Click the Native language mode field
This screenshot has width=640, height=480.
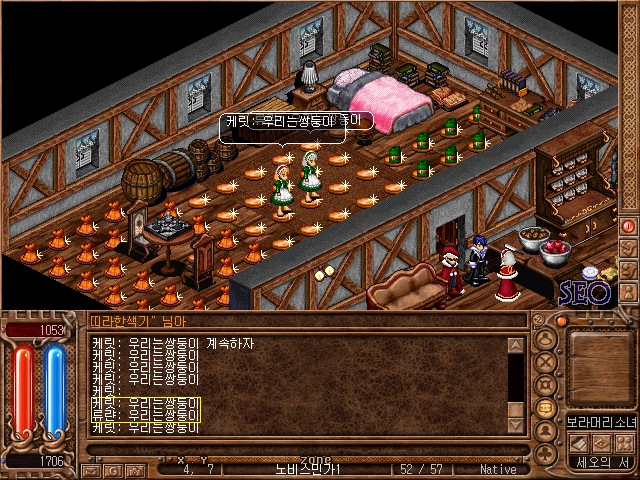[498, 469]
